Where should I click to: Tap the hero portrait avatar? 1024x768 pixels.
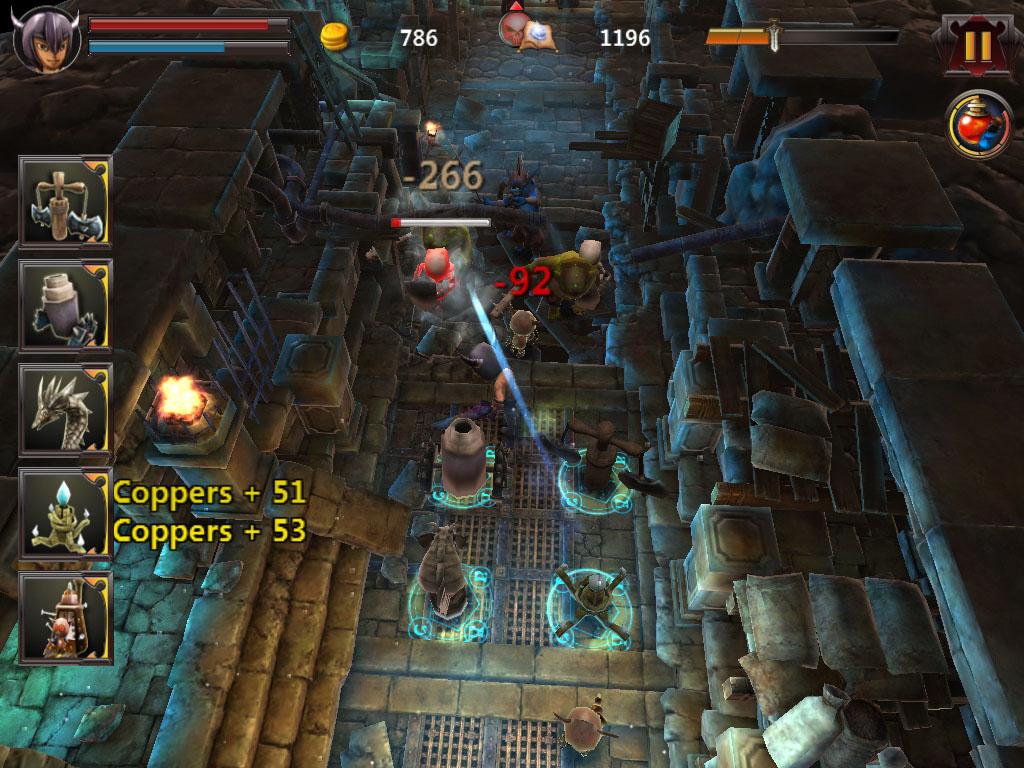tap(47, 37)
